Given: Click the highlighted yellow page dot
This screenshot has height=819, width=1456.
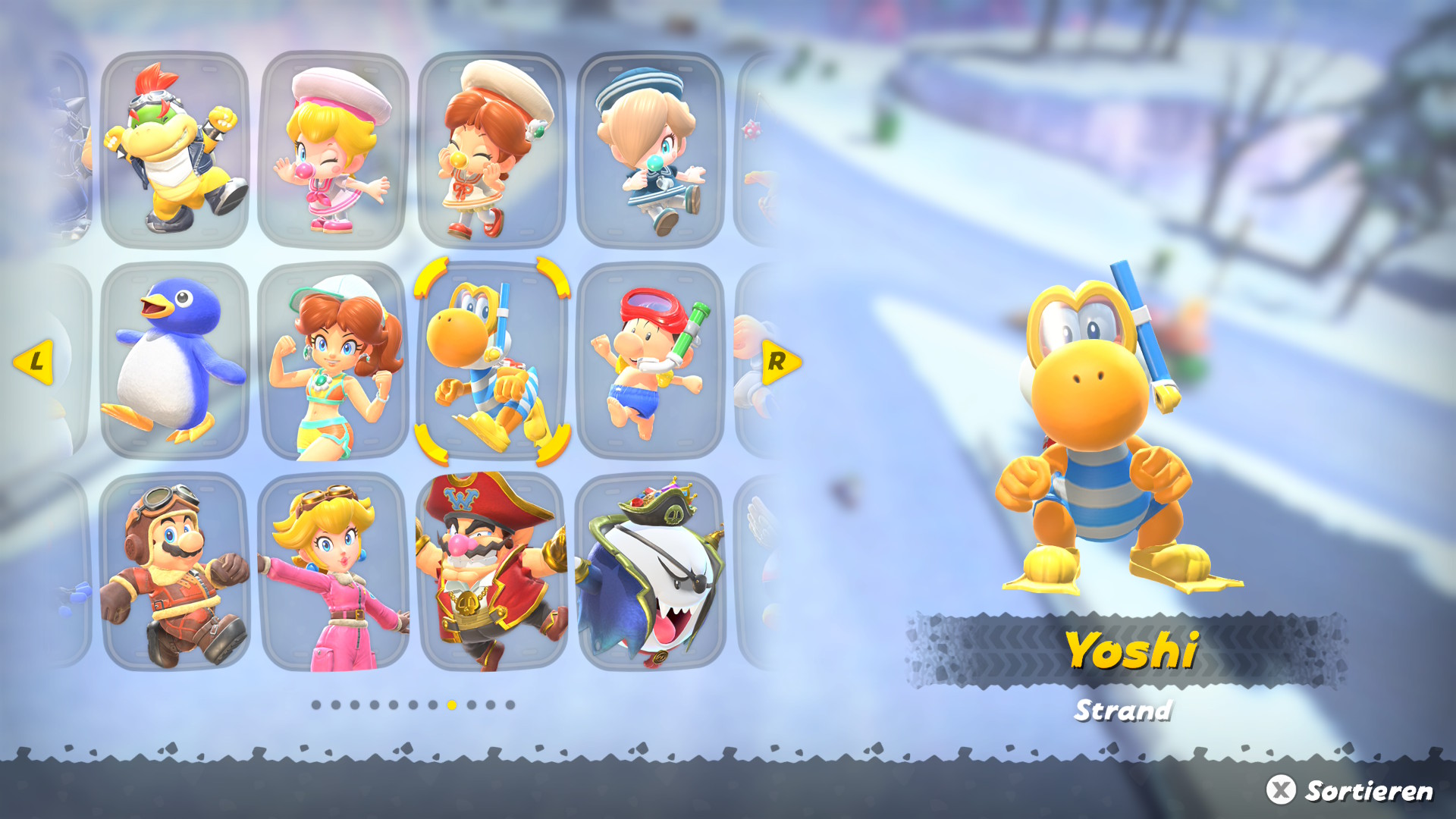Looking at the screenshot, I should (x=452, y=705).
